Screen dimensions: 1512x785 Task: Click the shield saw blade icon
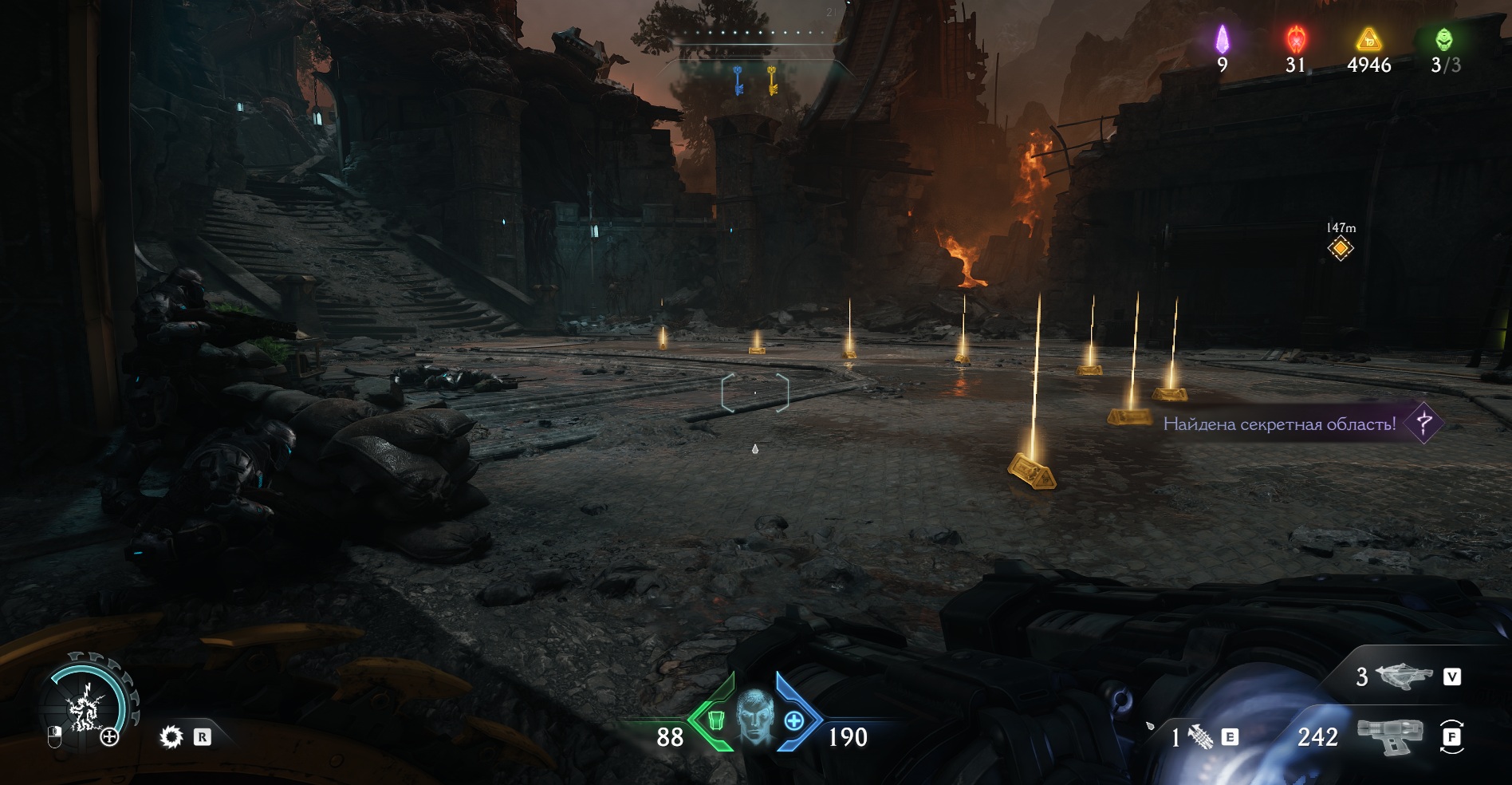point(171,736)
